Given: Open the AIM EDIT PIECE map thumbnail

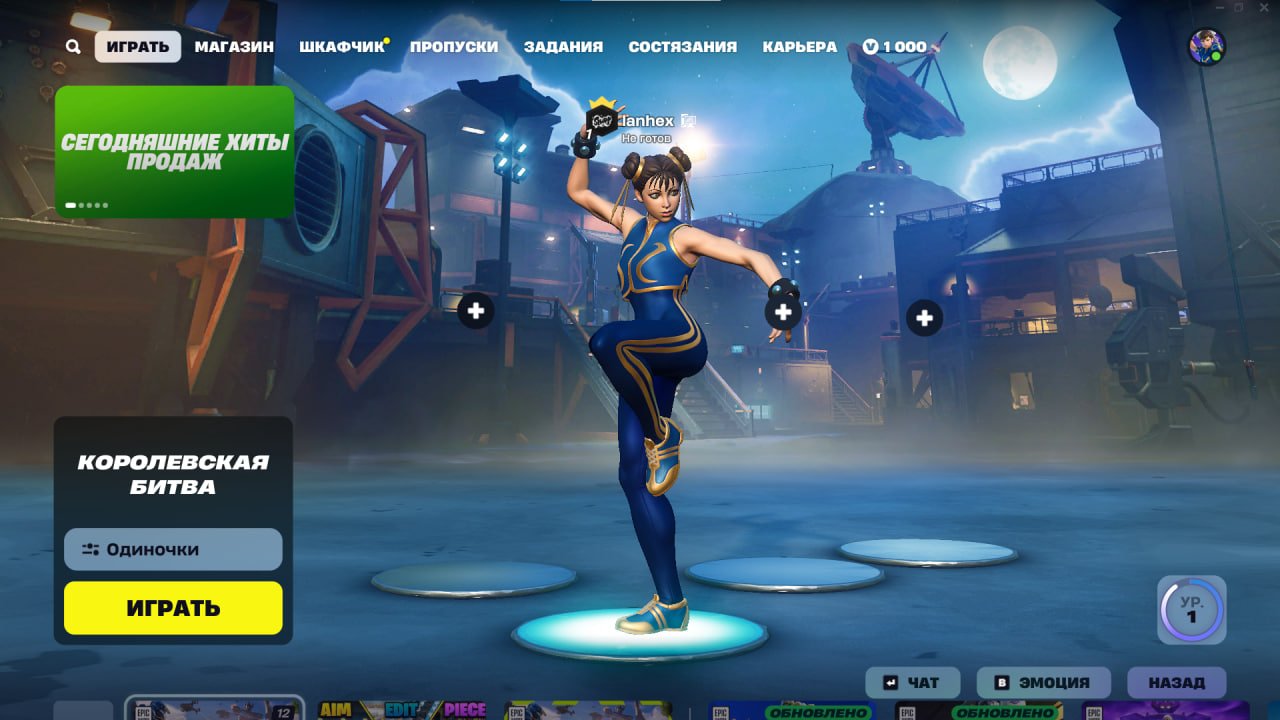Looking at the screenshot, I should 402,710.
